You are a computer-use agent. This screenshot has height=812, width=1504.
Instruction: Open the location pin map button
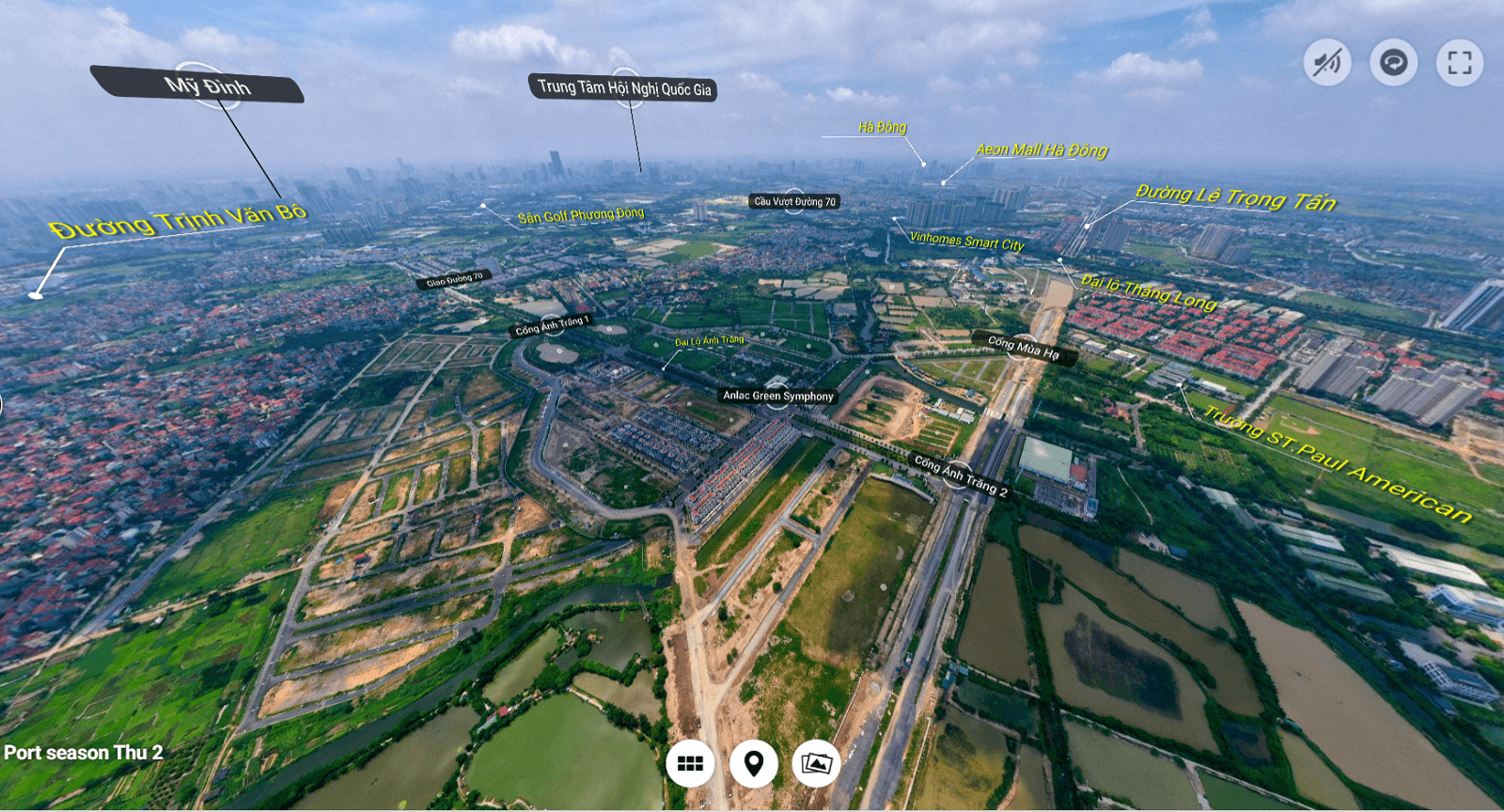[753, 764]
